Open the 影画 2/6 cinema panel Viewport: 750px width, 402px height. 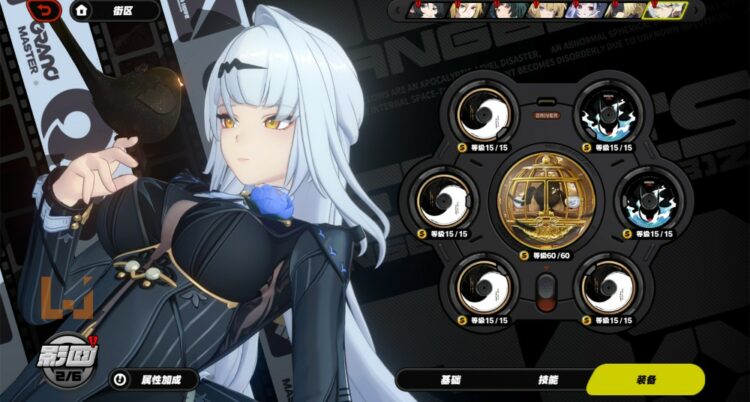tap(71, 361)
